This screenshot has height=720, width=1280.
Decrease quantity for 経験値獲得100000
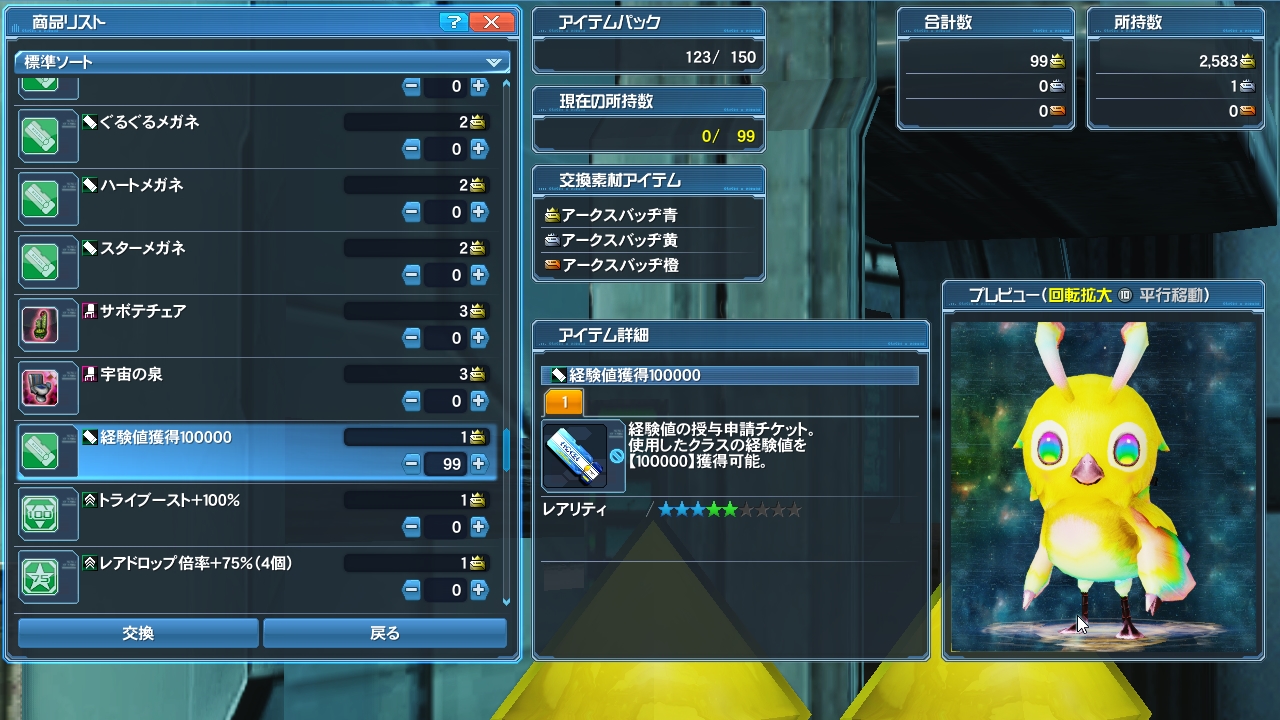click(412, 463)
